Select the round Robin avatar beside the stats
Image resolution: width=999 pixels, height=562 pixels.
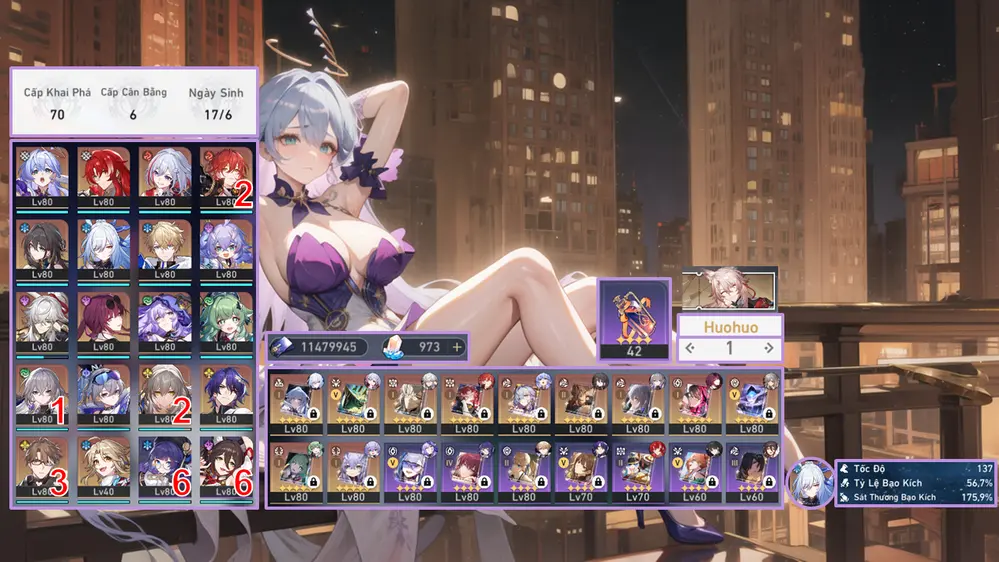coord(810,482)
